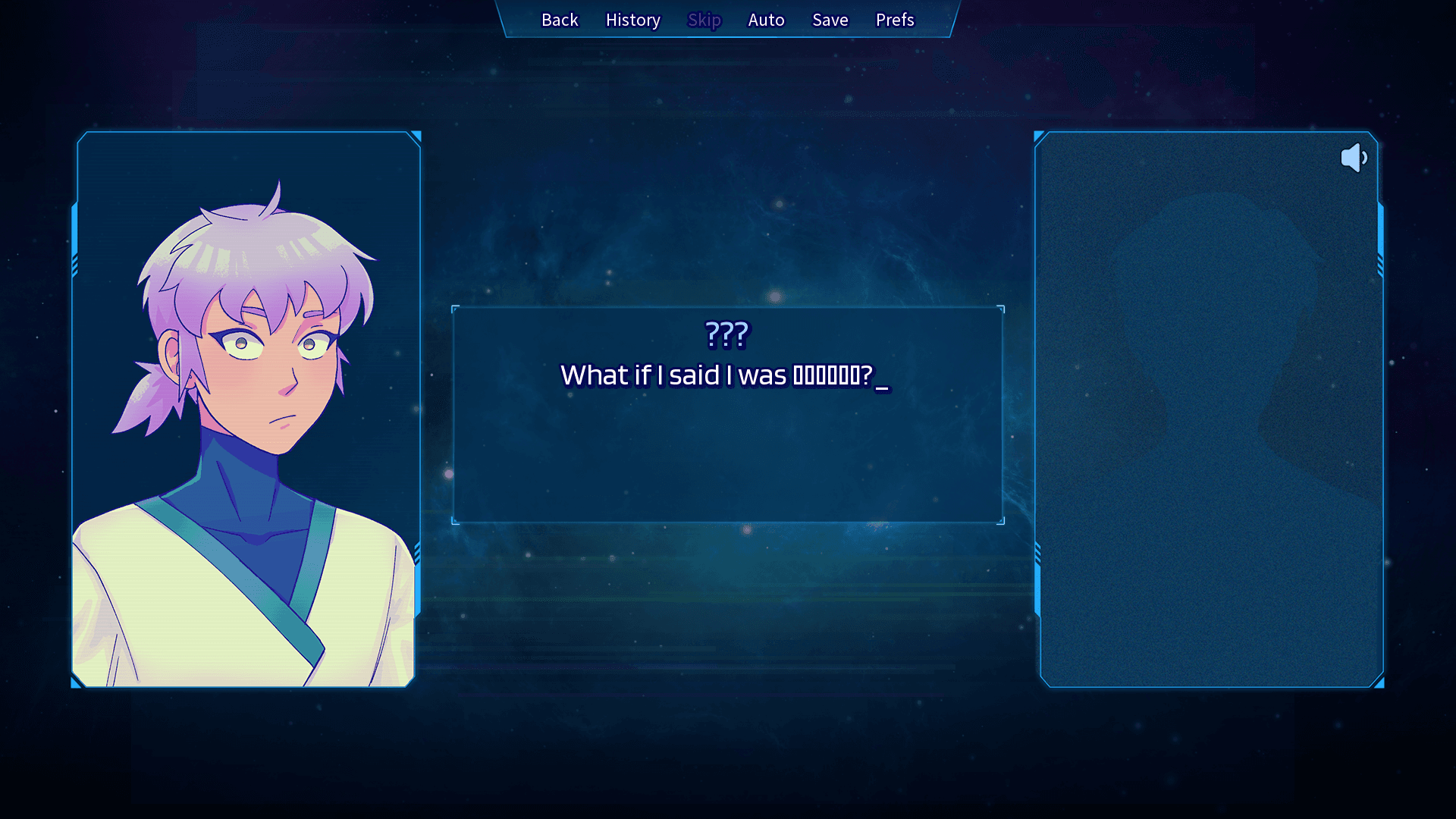Go Back to previous dialogue line

tap(560, 20)
